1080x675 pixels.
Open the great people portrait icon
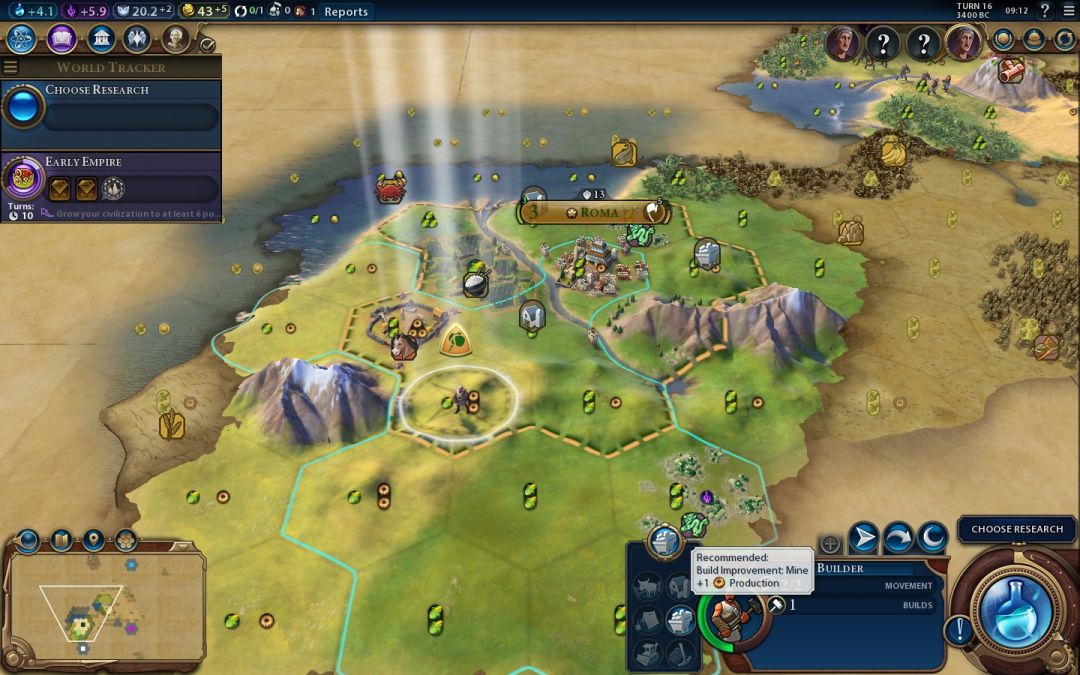point(176,39)
